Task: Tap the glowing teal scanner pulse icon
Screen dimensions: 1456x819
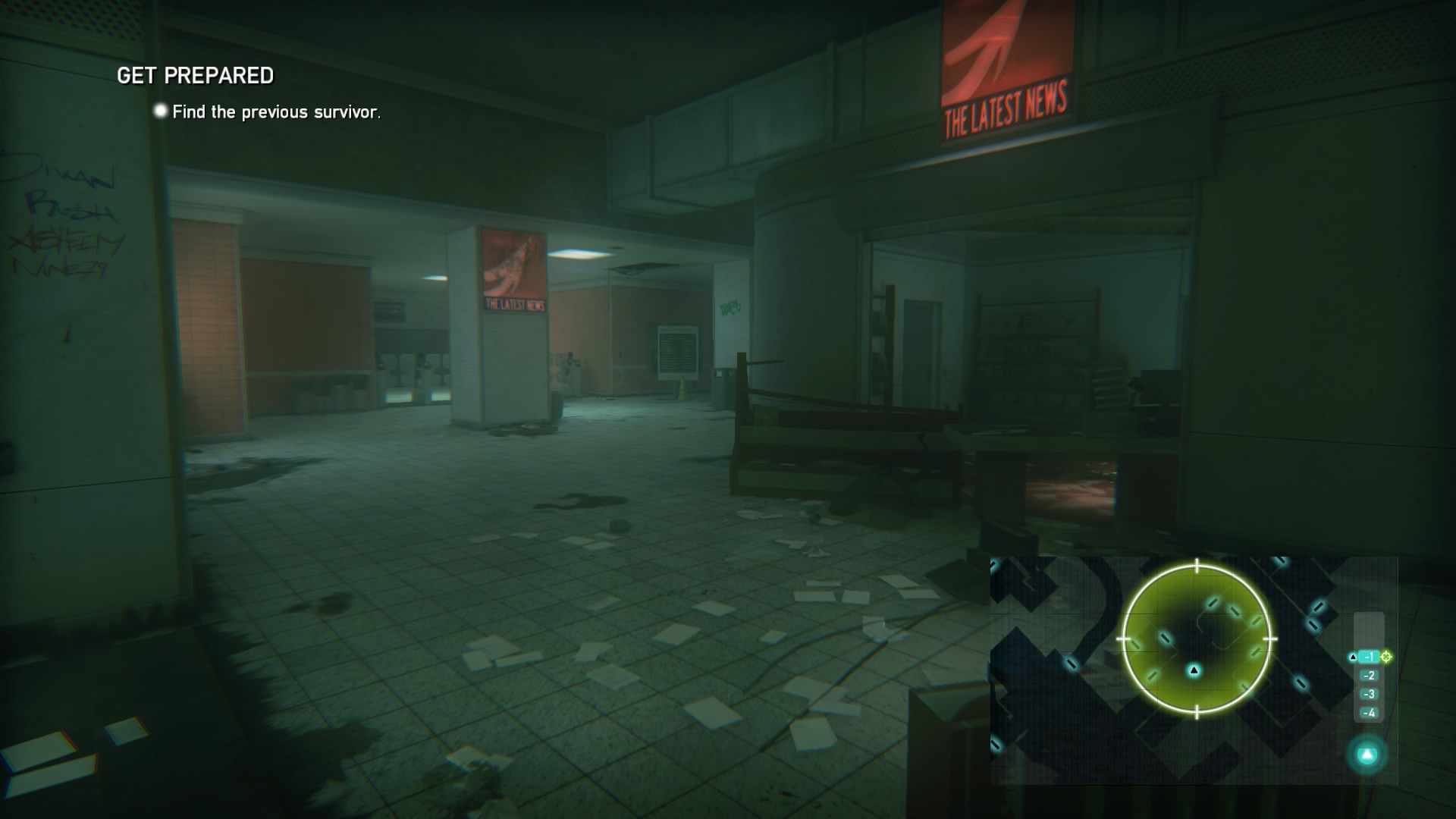Action: (1367, 755)
